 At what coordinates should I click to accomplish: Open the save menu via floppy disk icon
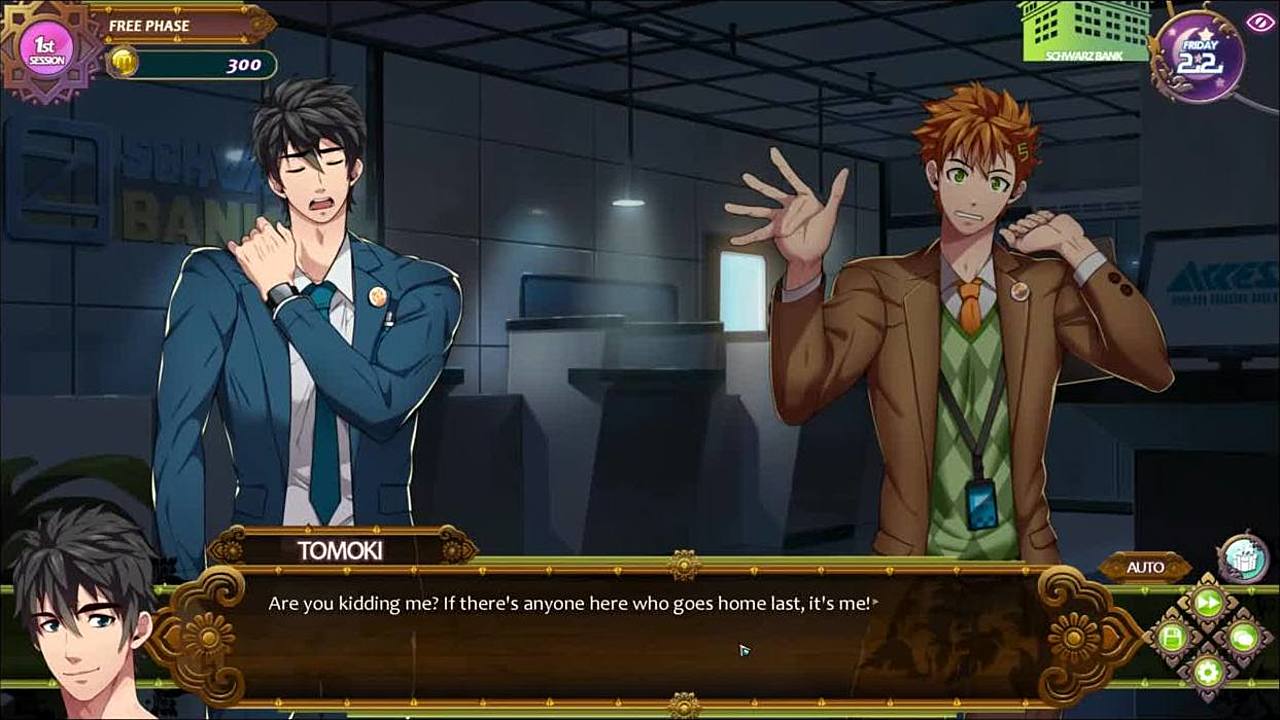click(1172, 637)
